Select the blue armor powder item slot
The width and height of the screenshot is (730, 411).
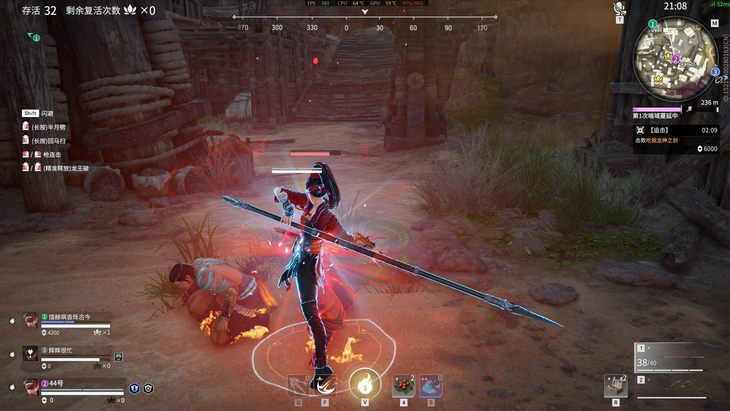point(432,384)
